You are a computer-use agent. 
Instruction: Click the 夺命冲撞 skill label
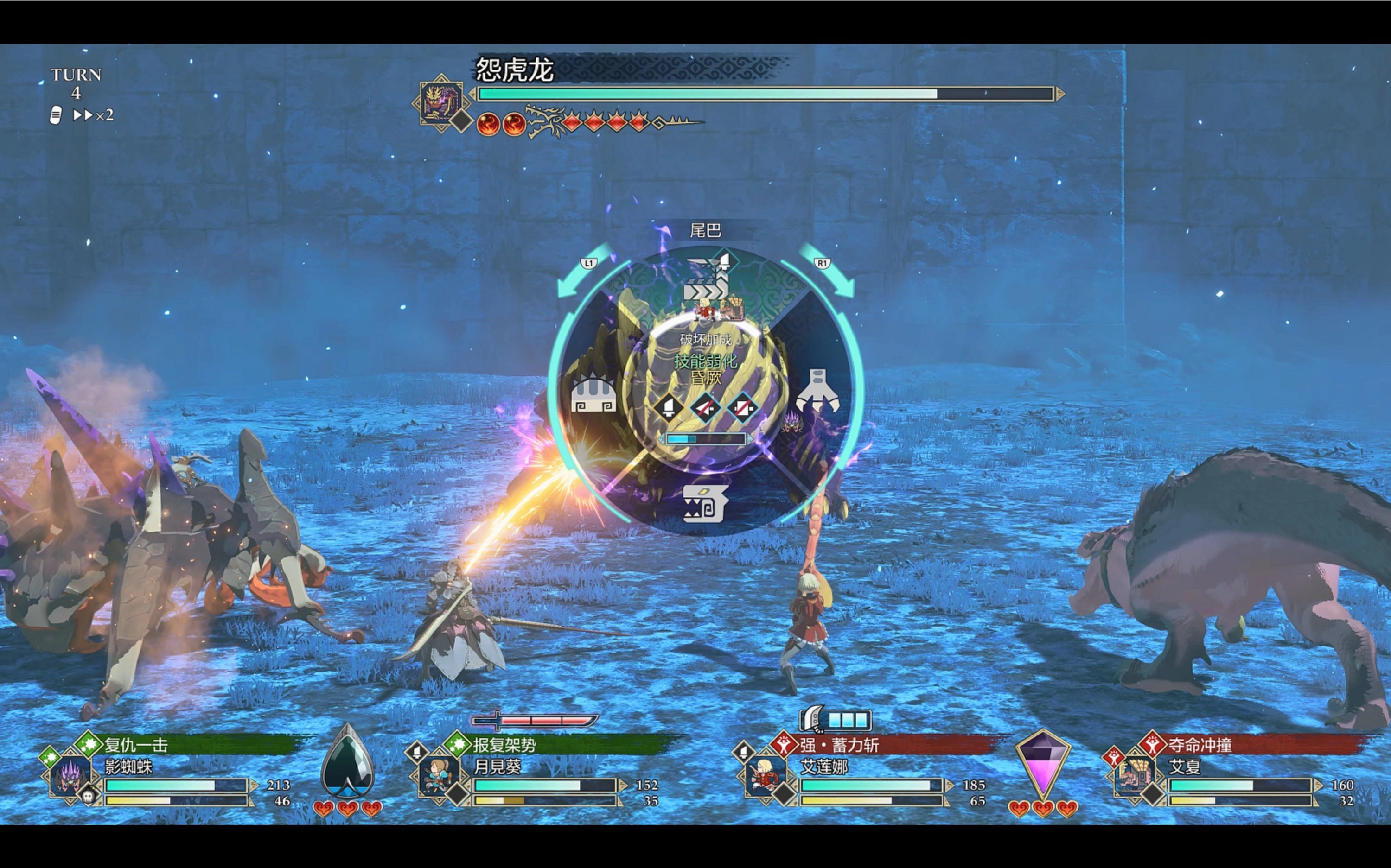pyautogui.click(x=1200, y=745)
